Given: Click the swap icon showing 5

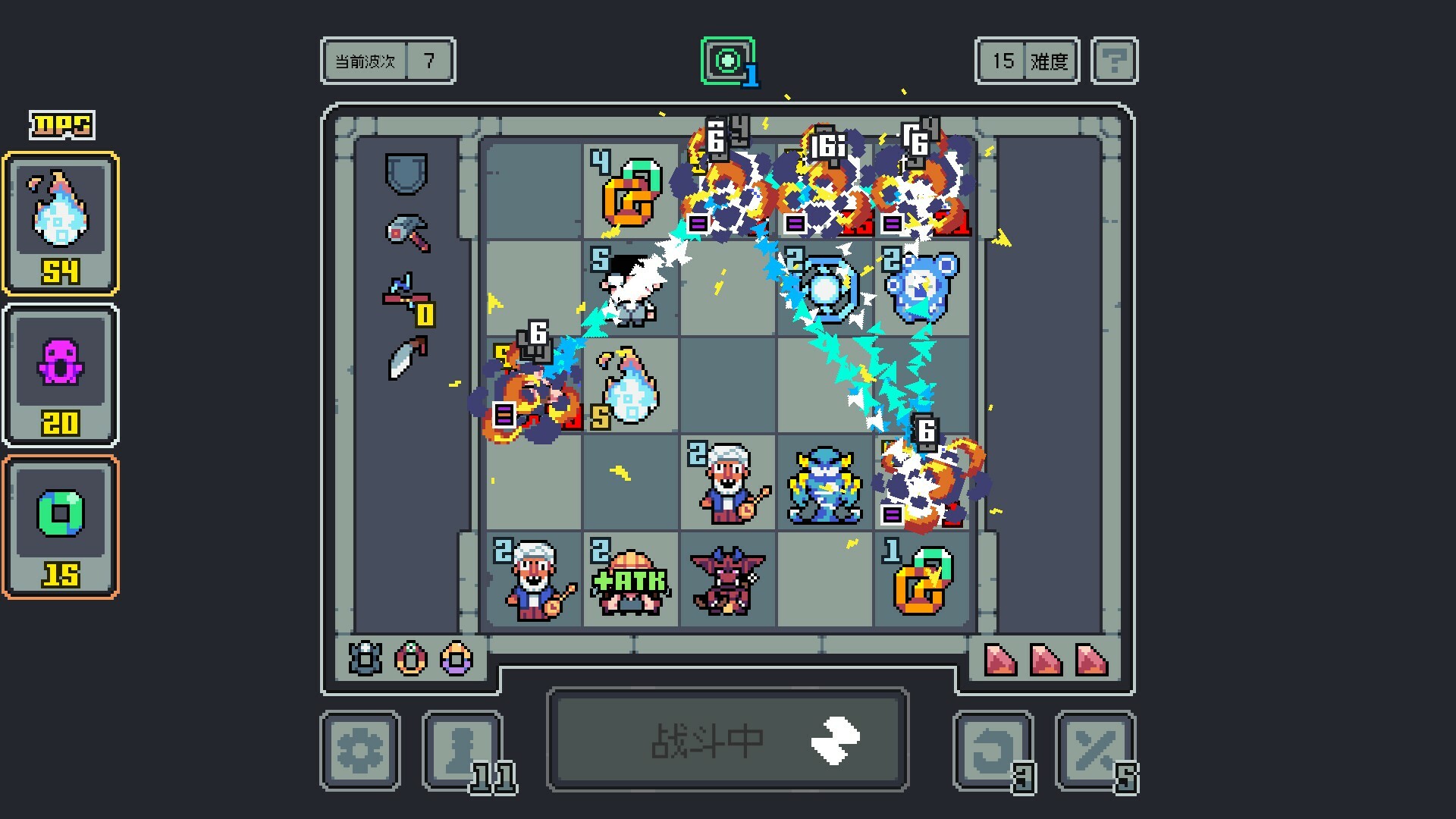Looking at the screenshot, I should 1097,751.
